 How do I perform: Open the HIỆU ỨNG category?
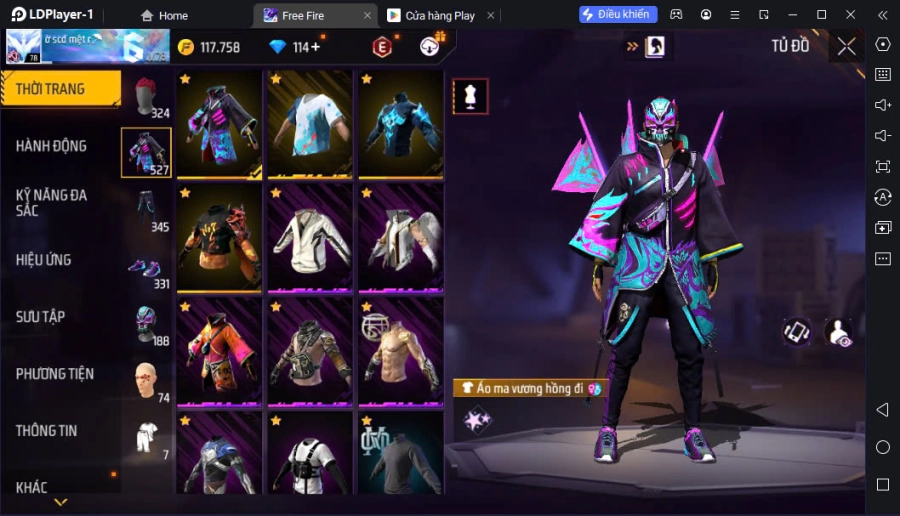[44, 260]
